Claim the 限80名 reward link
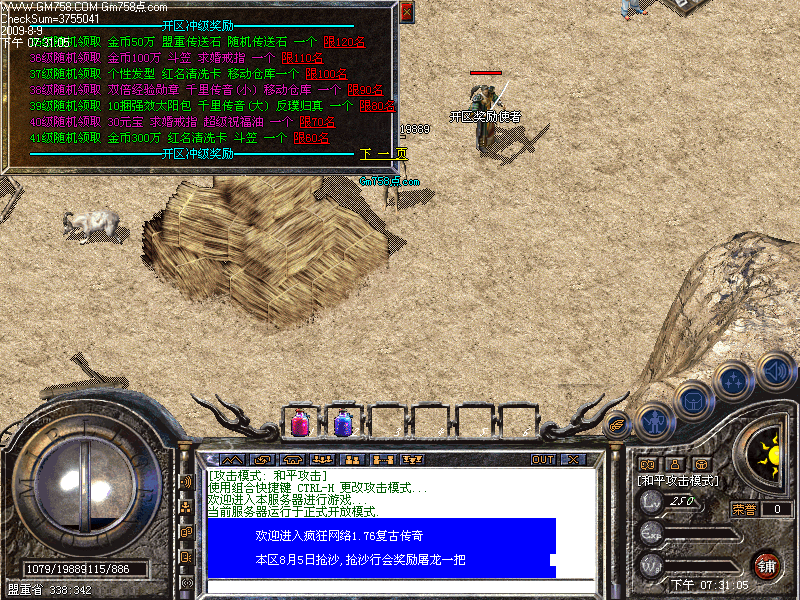 375,106
